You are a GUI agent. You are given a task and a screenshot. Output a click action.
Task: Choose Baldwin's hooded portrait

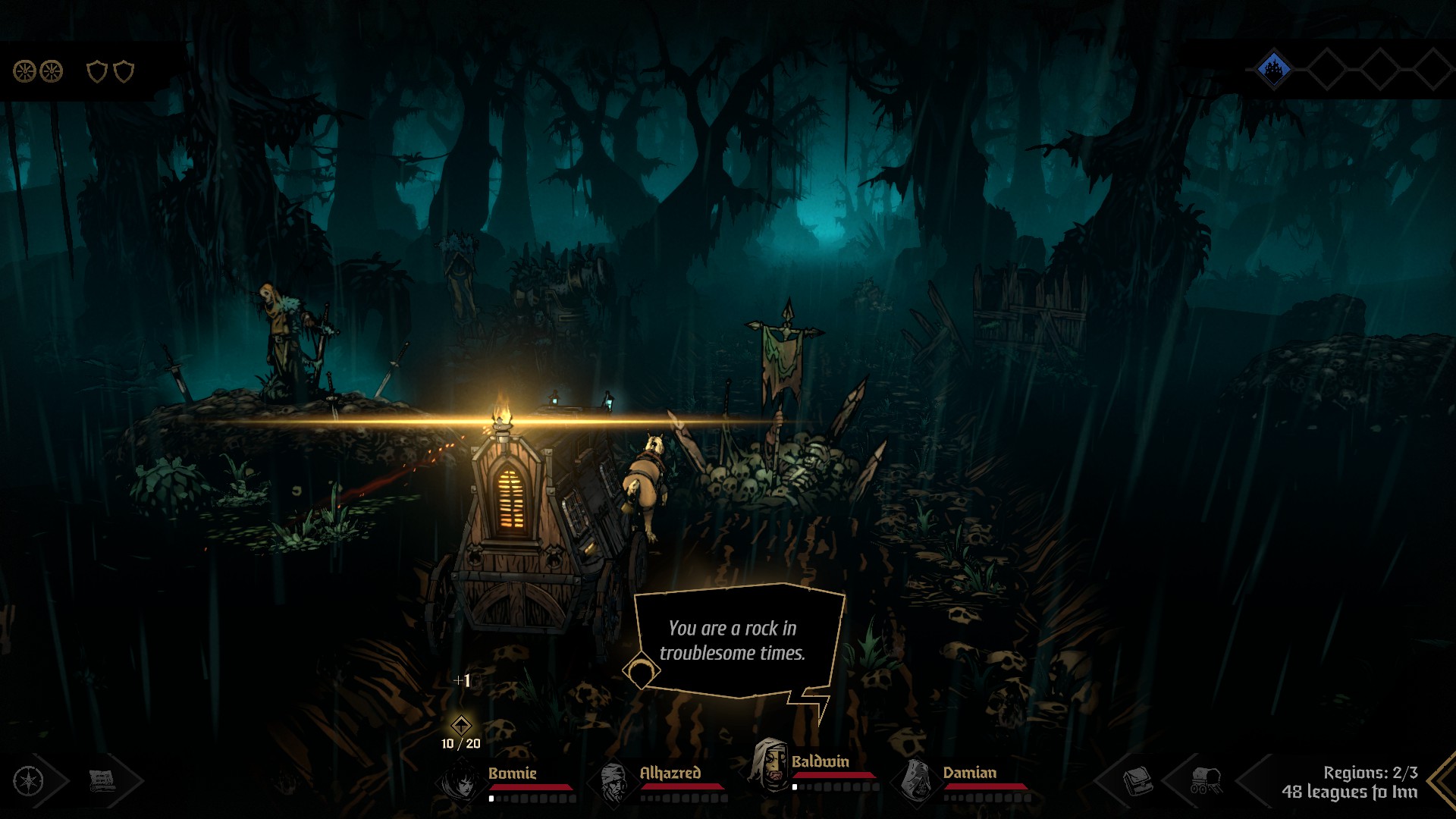769,764
